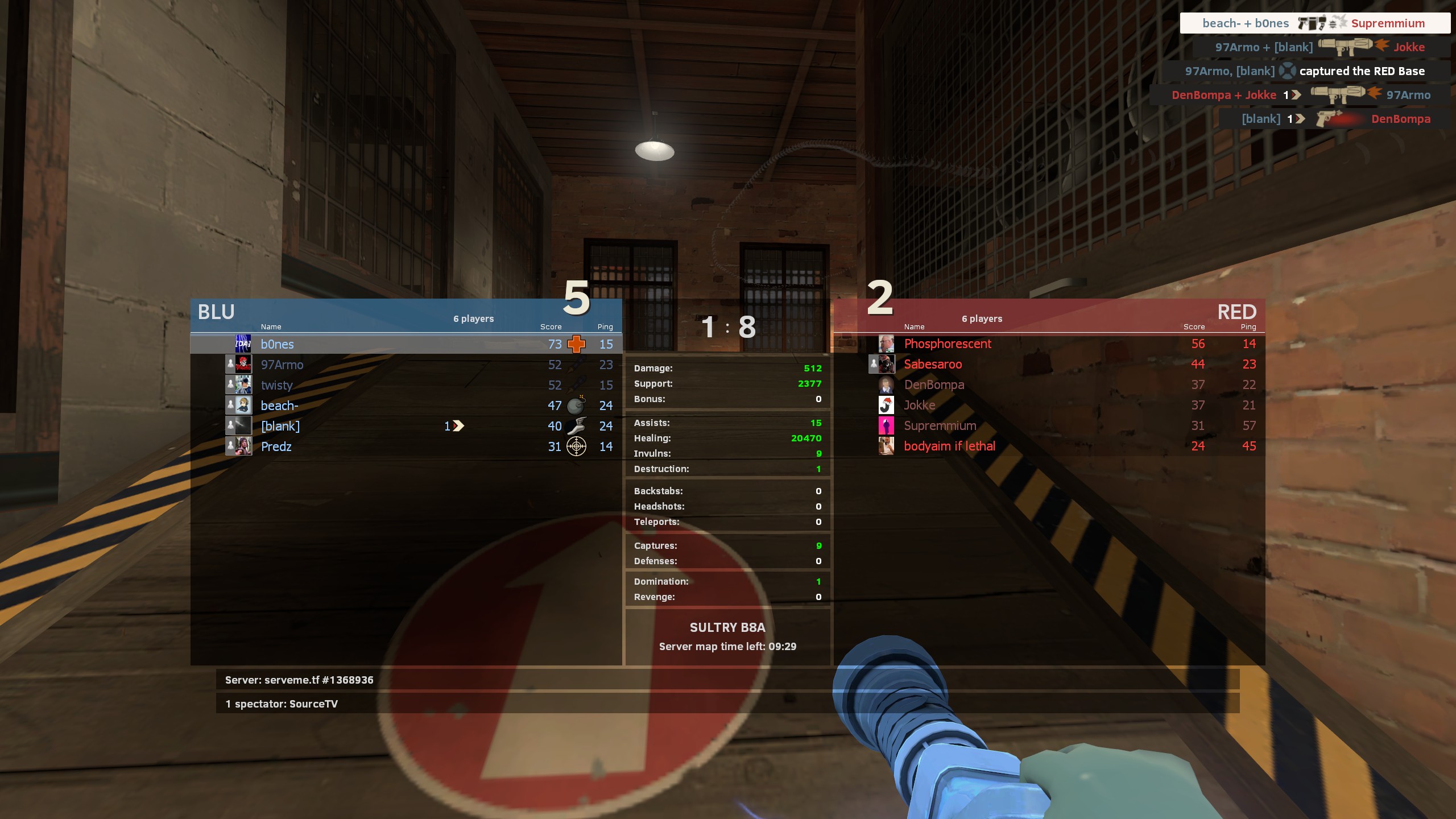Choose DenBompa's scoreboard row
The height and width of the screenshot is (819, 1456).
934,384
